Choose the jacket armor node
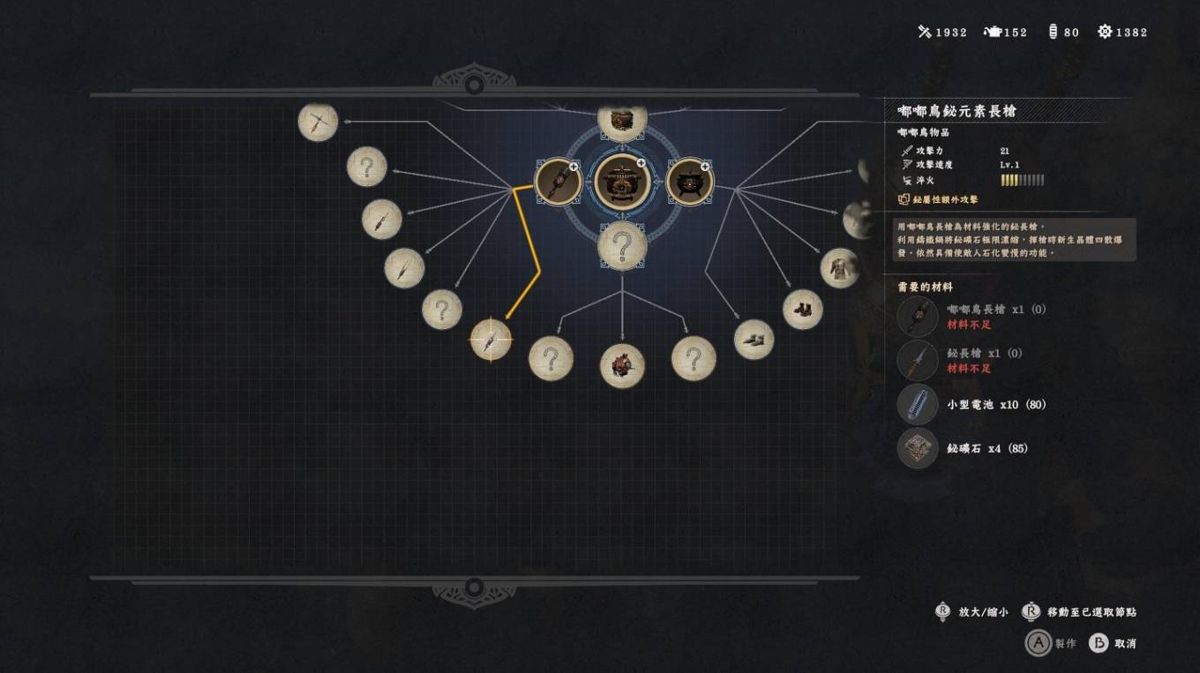The image size is (1200, 673). point(840,268)
